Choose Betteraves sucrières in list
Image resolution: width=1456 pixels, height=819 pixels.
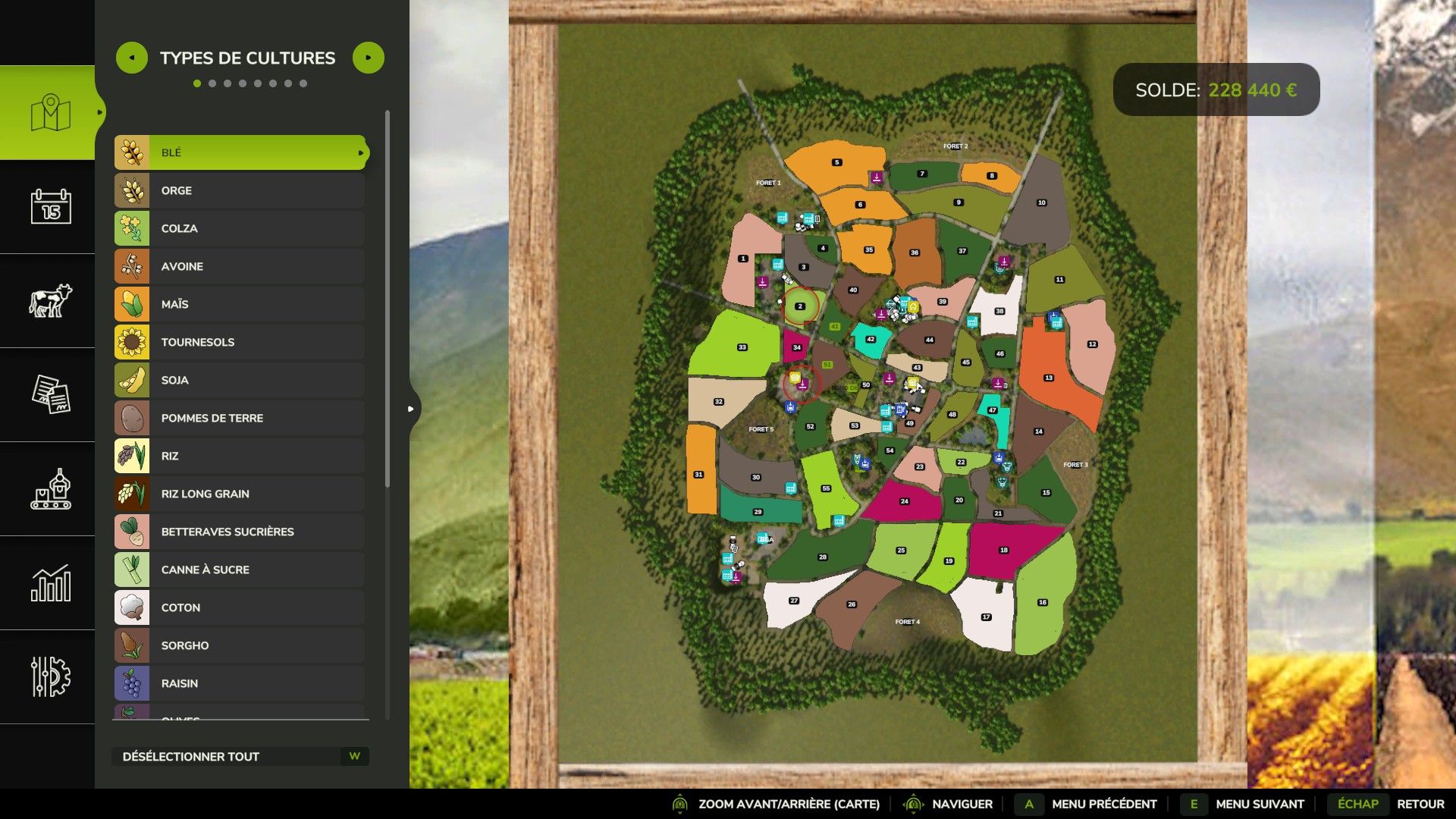point(240,532)
